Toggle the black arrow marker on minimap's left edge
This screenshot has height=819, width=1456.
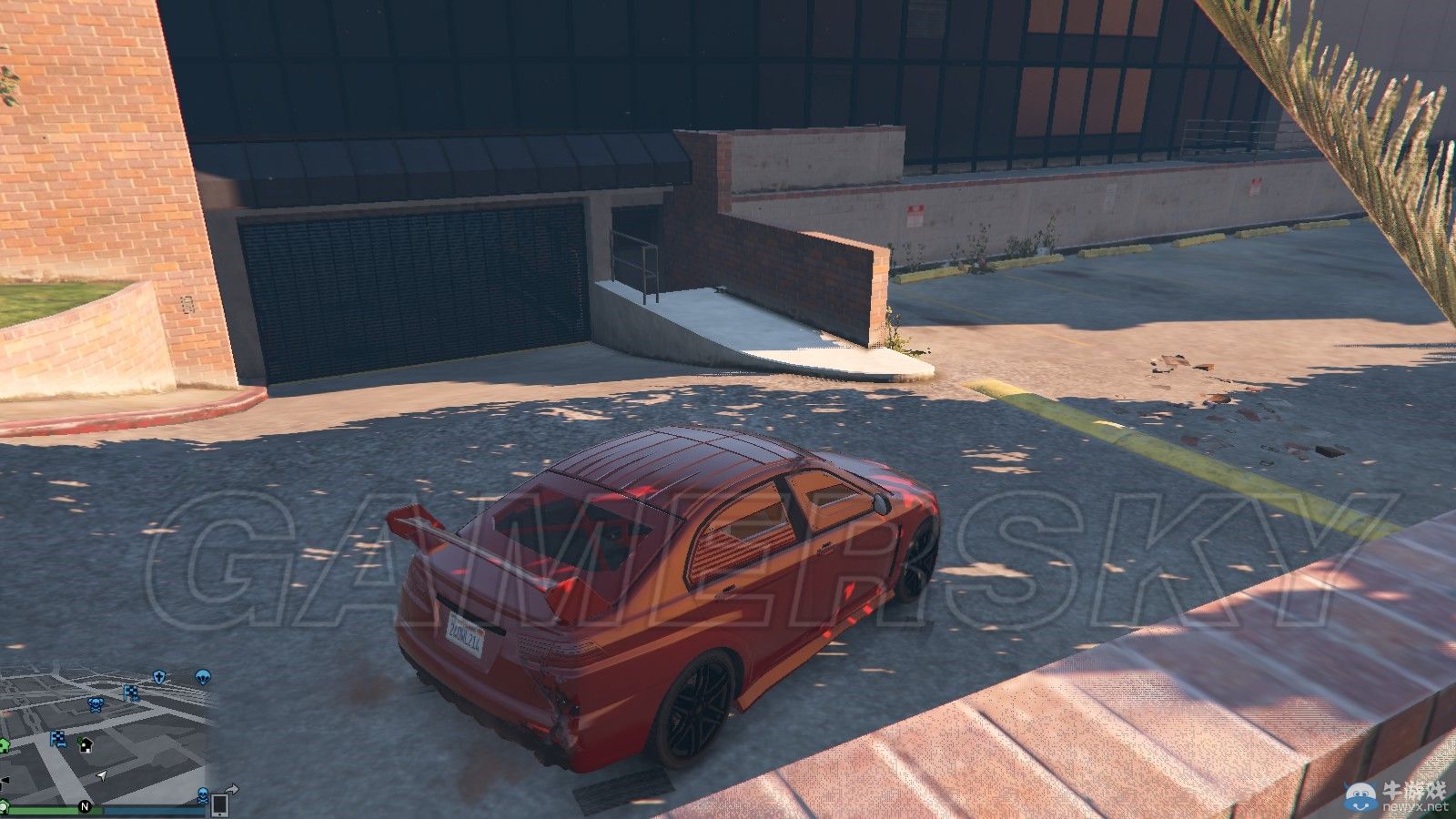(x=4, y=778)
